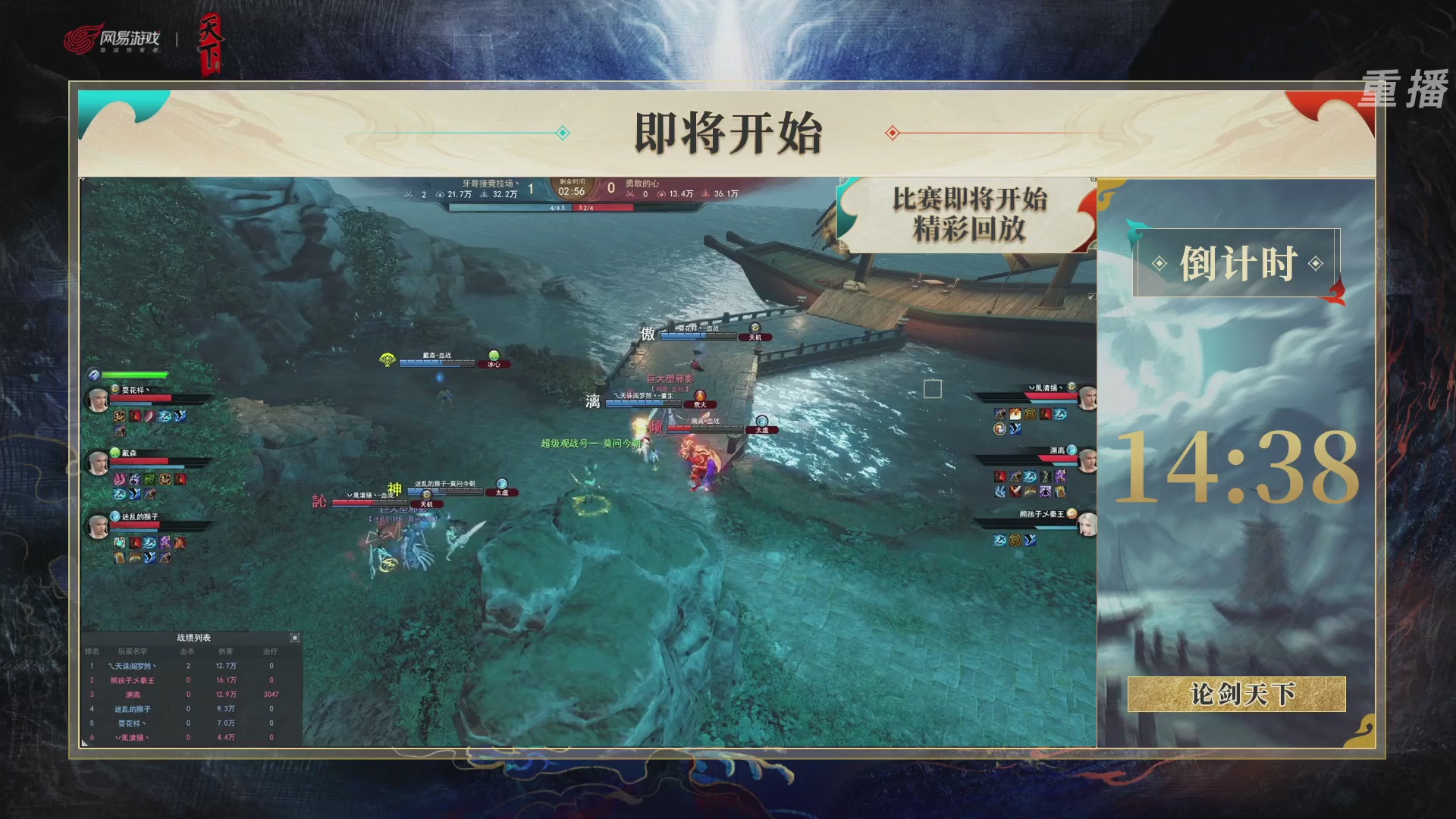Click the yin-yang faction icon beside 溯离's name
This screenshot has width=1456, height=819.
(1073, 450)
